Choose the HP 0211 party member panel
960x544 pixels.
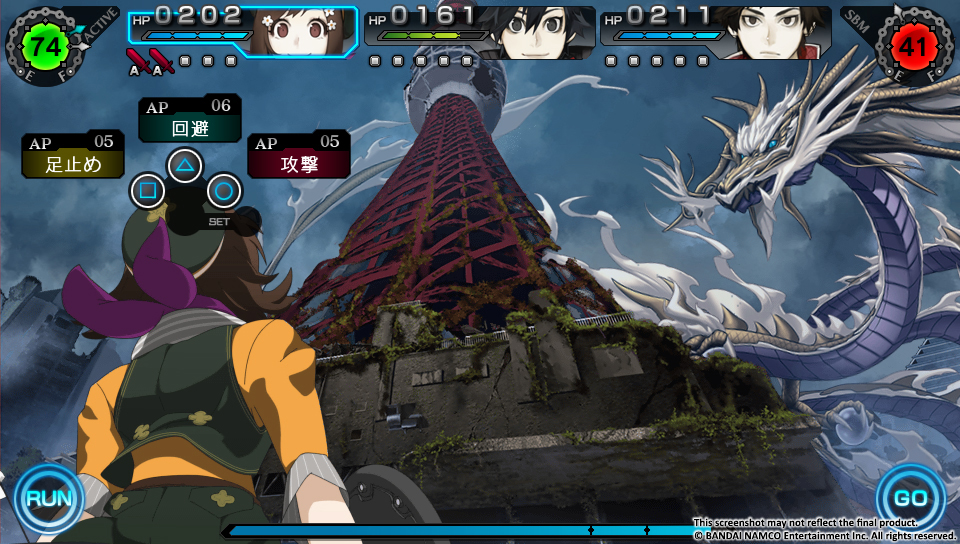pyautogui.click(x=716, y=32)
